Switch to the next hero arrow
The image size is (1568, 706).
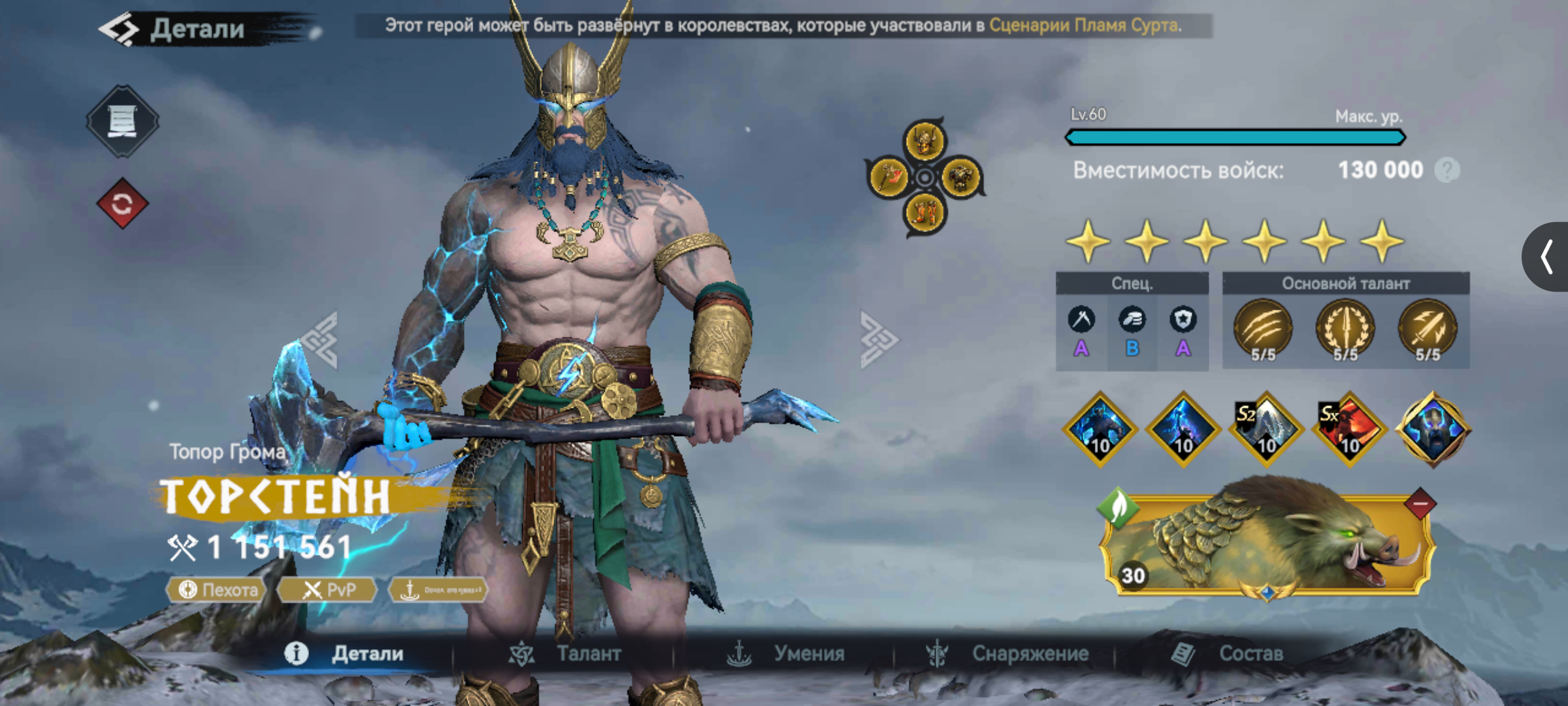[877, 340]
